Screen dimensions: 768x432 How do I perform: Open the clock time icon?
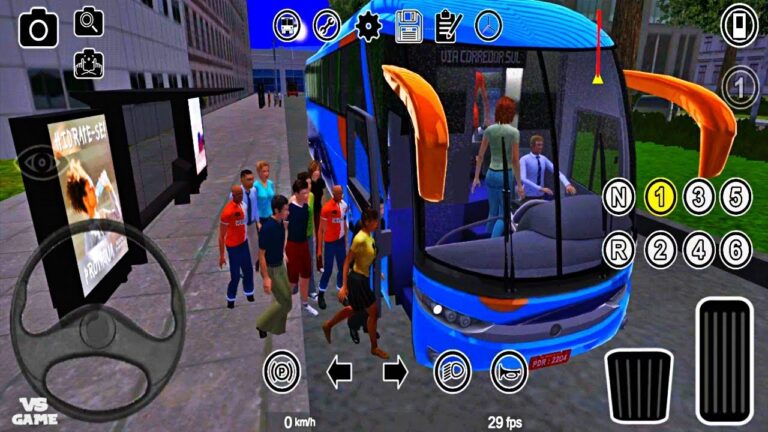[488, 25]
